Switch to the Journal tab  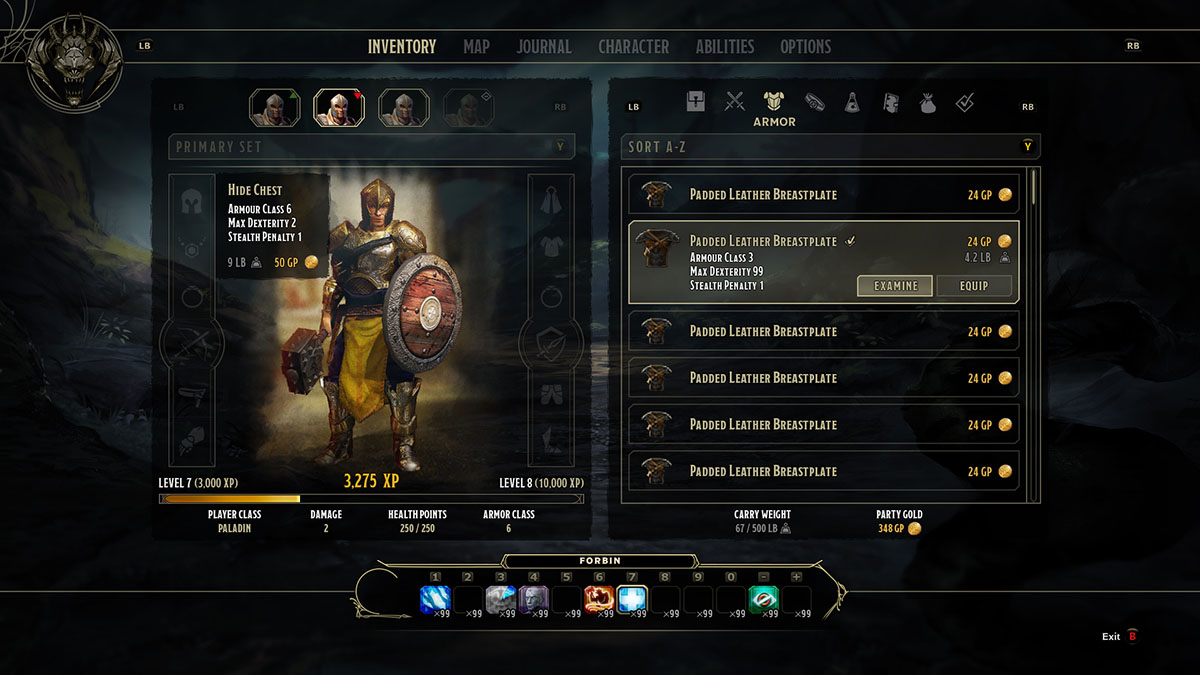click(x=544, y=46)
